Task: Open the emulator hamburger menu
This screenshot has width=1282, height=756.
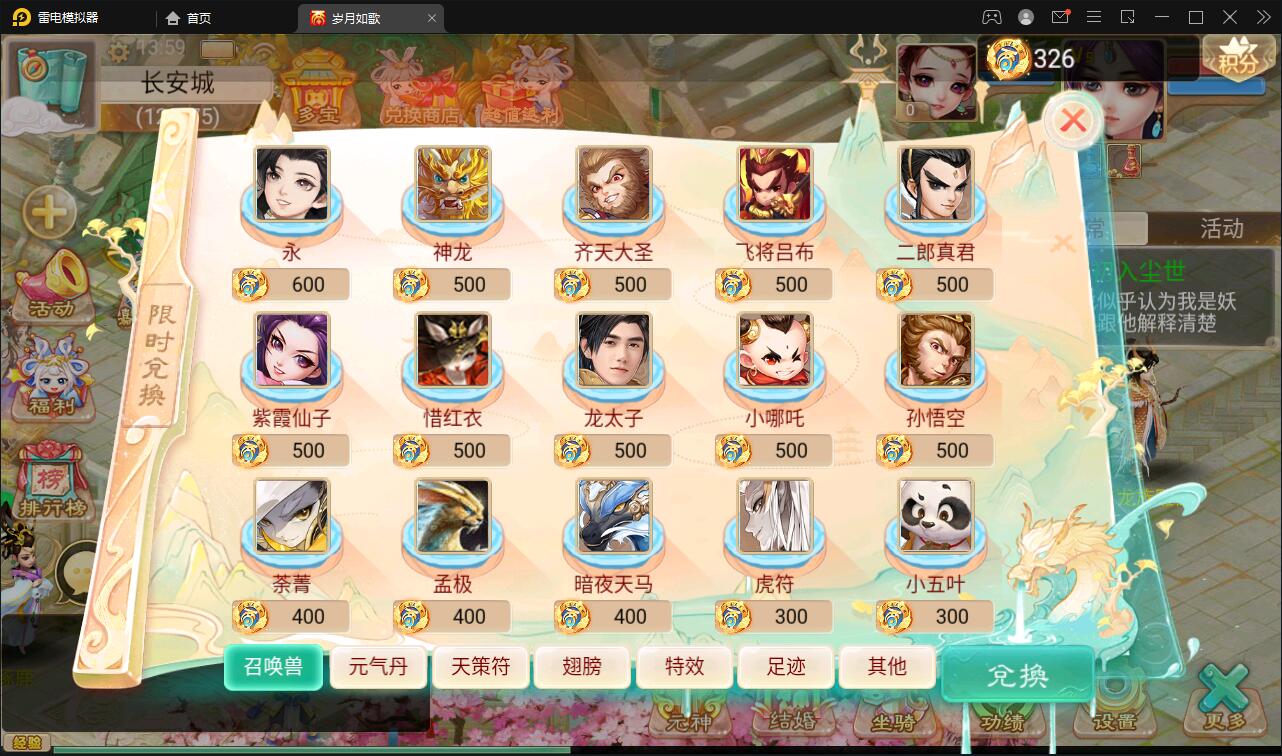Action: coord(1094,16)
